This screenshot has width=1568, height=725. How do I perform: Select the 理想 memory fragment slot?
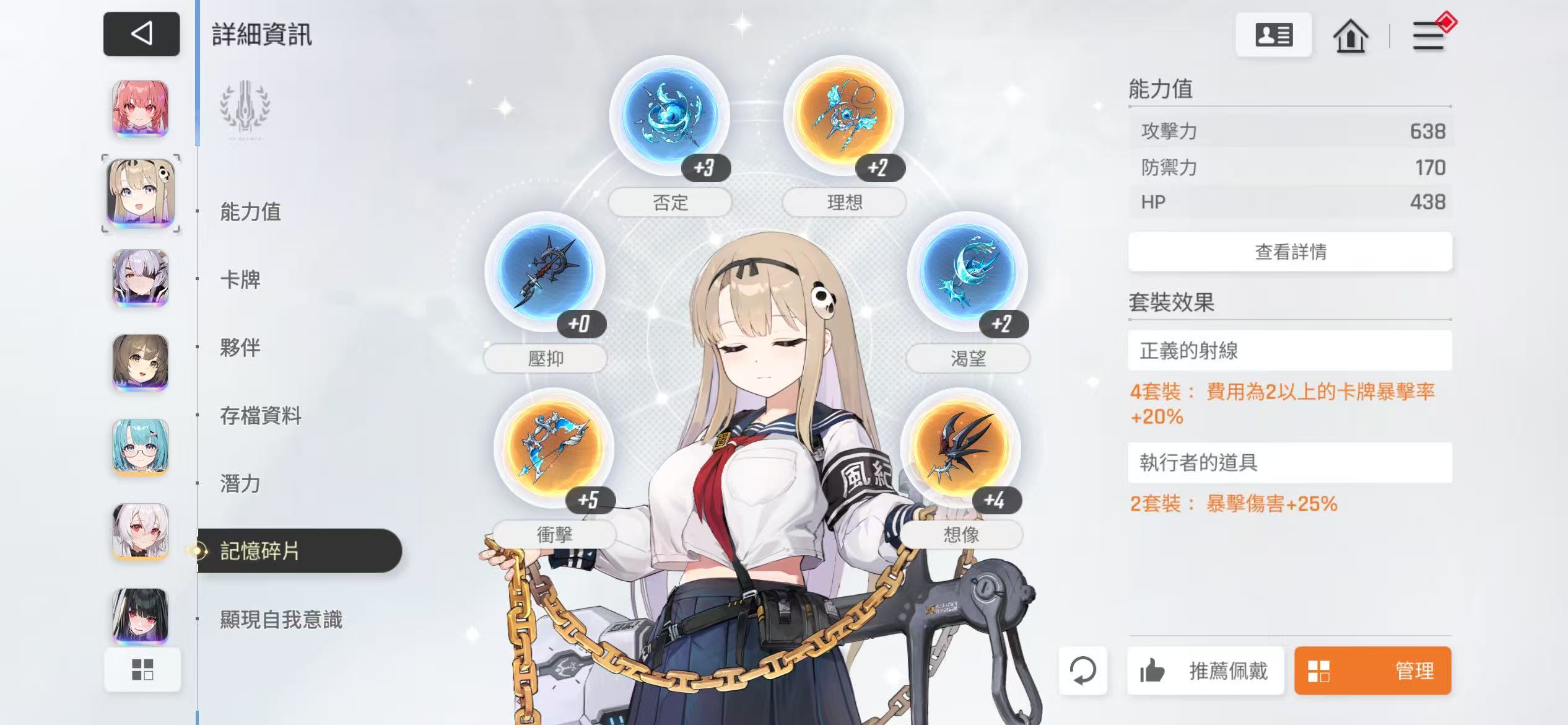843,116
